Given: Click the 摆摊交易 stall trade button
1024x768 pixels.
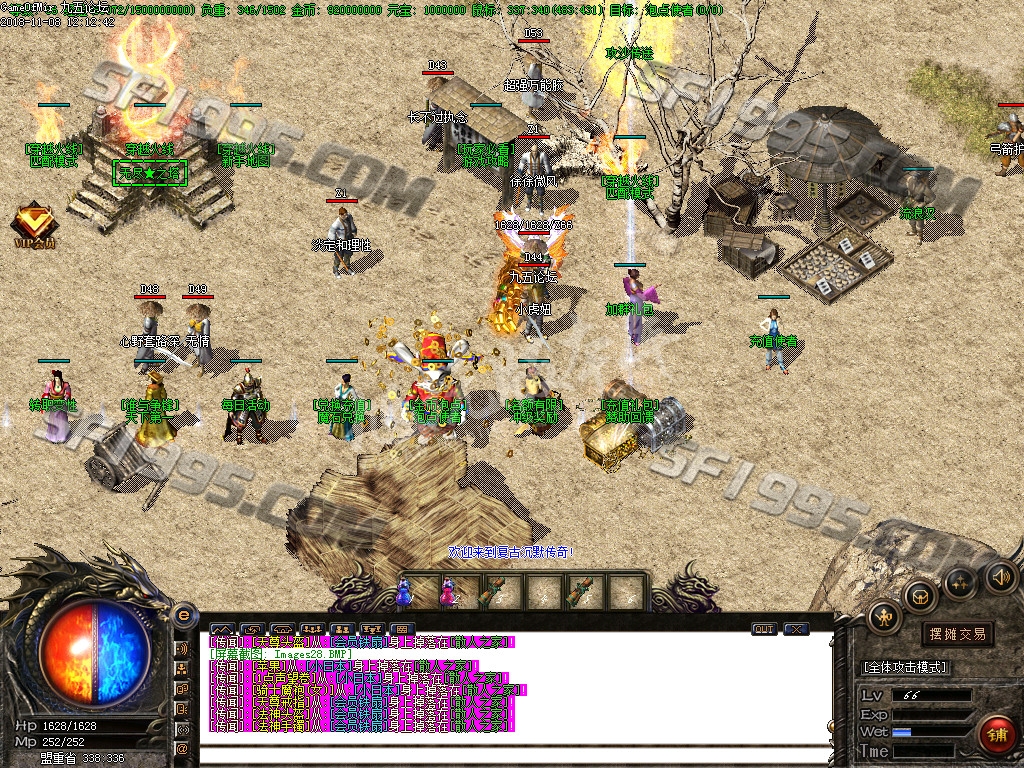Looking at the screenshot, I should (x=957, y=633).
